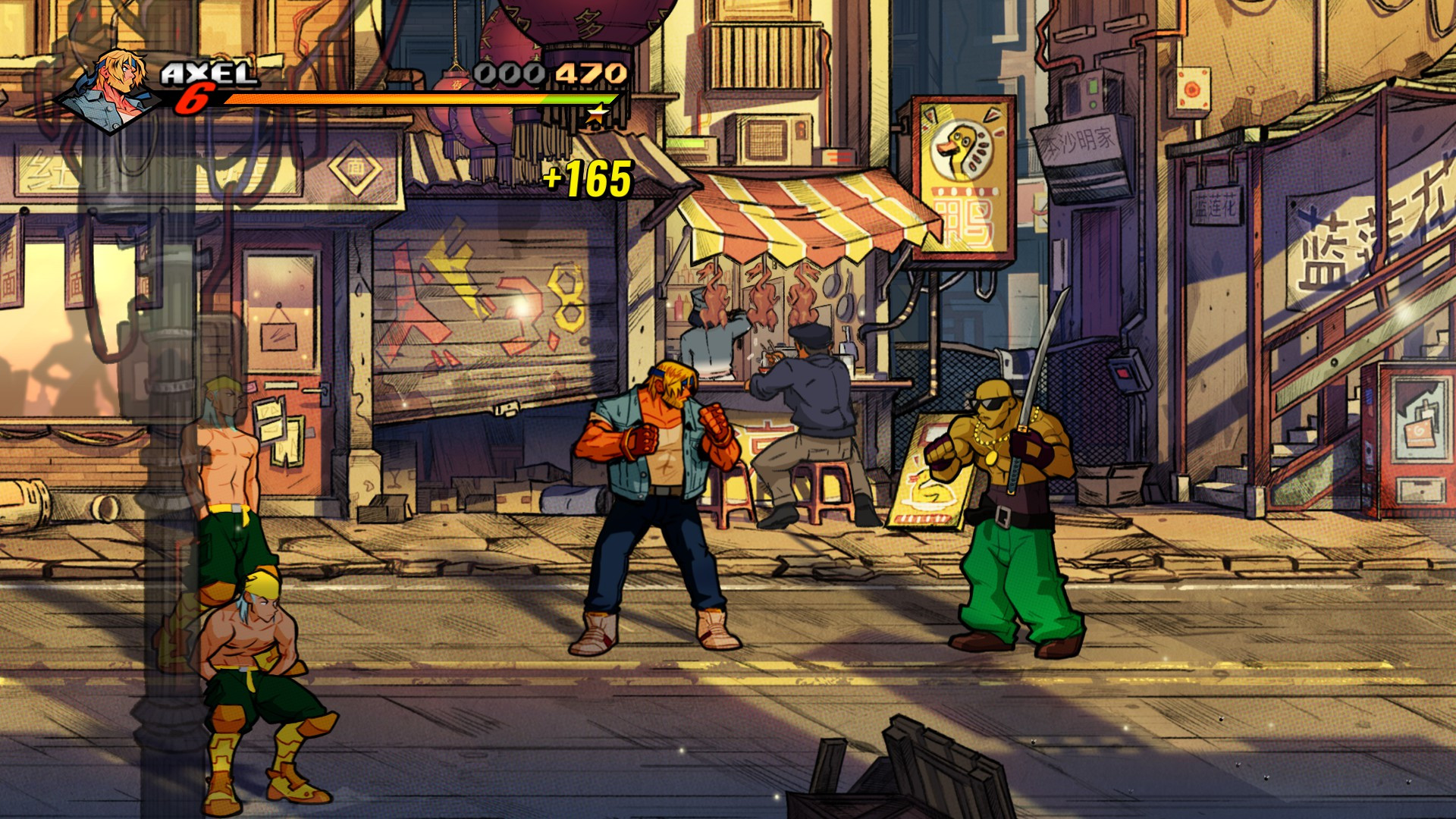
Task: Click the lives counter showing 6
Action: (197, 97)
